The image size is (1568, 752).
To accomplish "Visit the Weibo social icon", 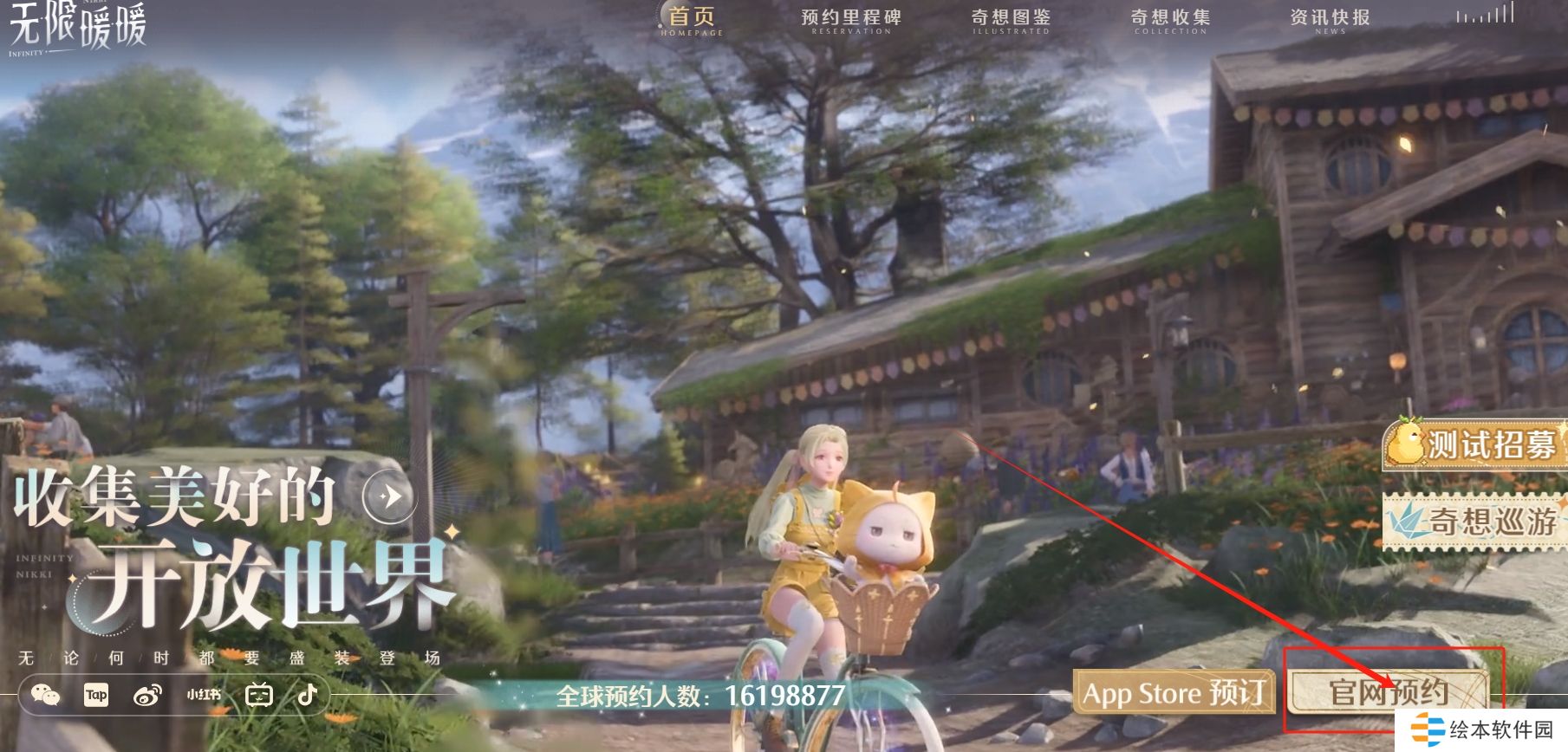I will 147,695.
